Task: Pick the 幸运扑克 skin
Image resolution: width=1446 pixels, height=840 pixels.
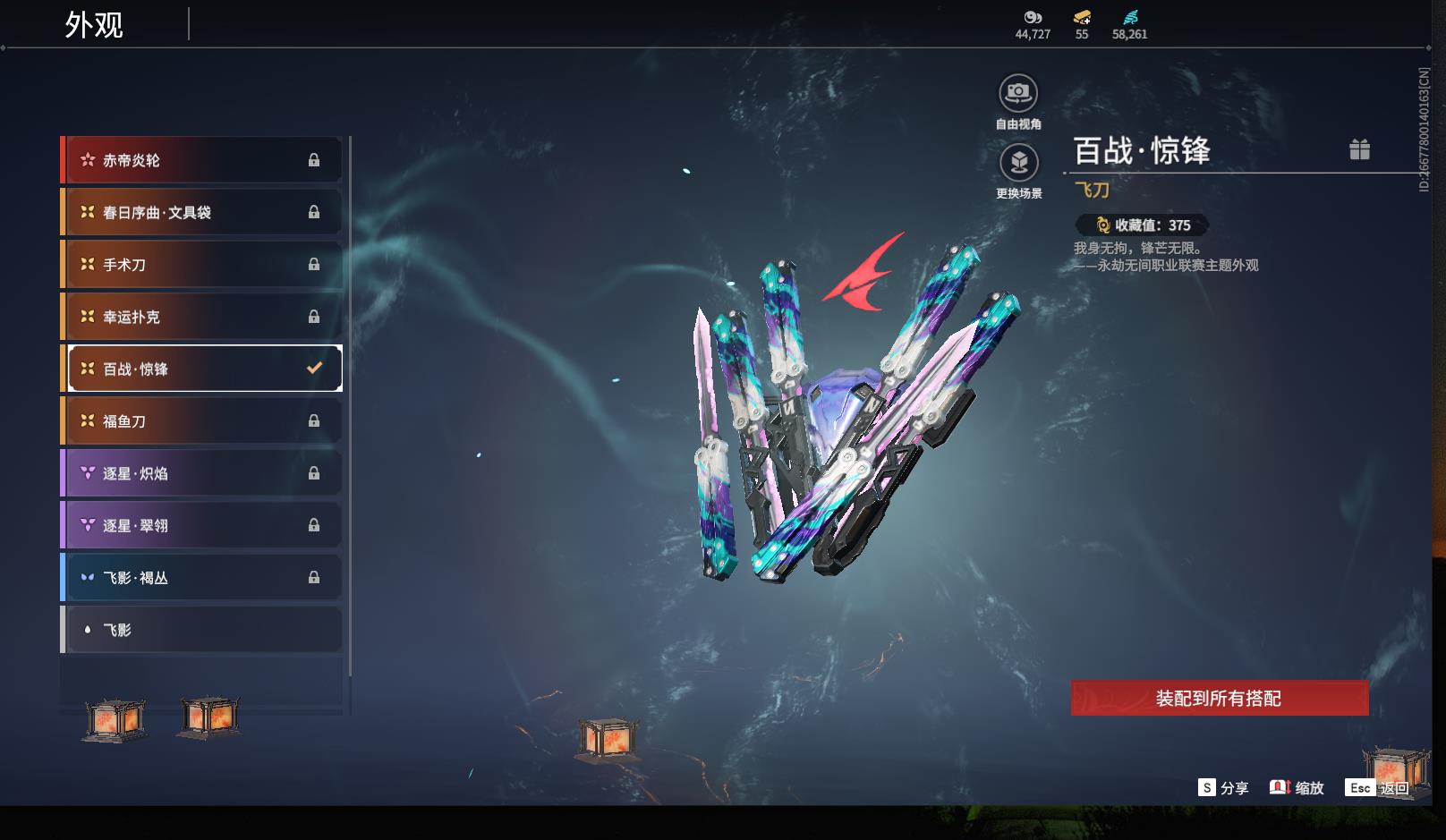Action: tap(202, 317)
